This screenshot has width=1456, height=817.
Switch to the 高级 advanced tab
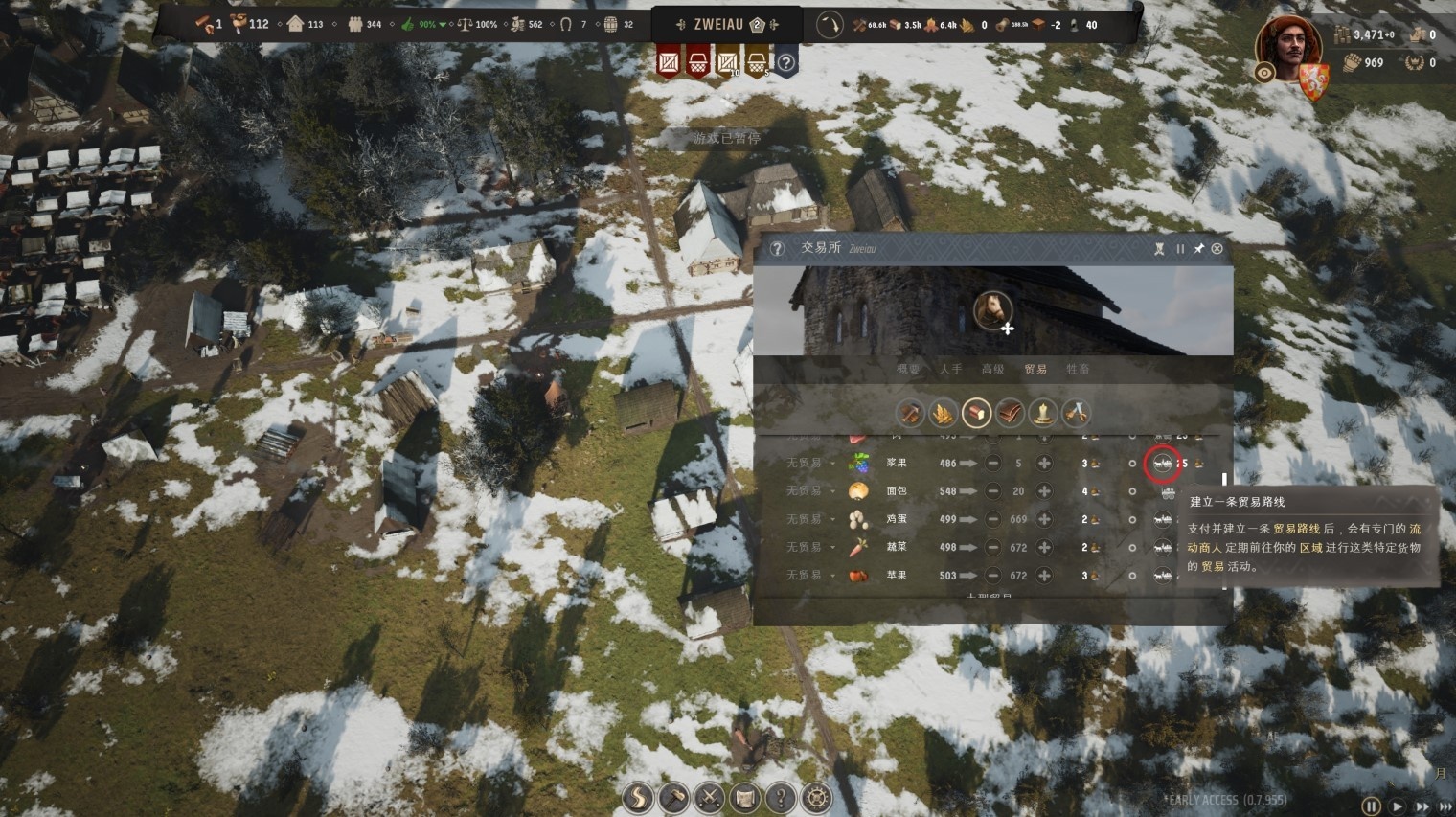click(x=992, y=370)
